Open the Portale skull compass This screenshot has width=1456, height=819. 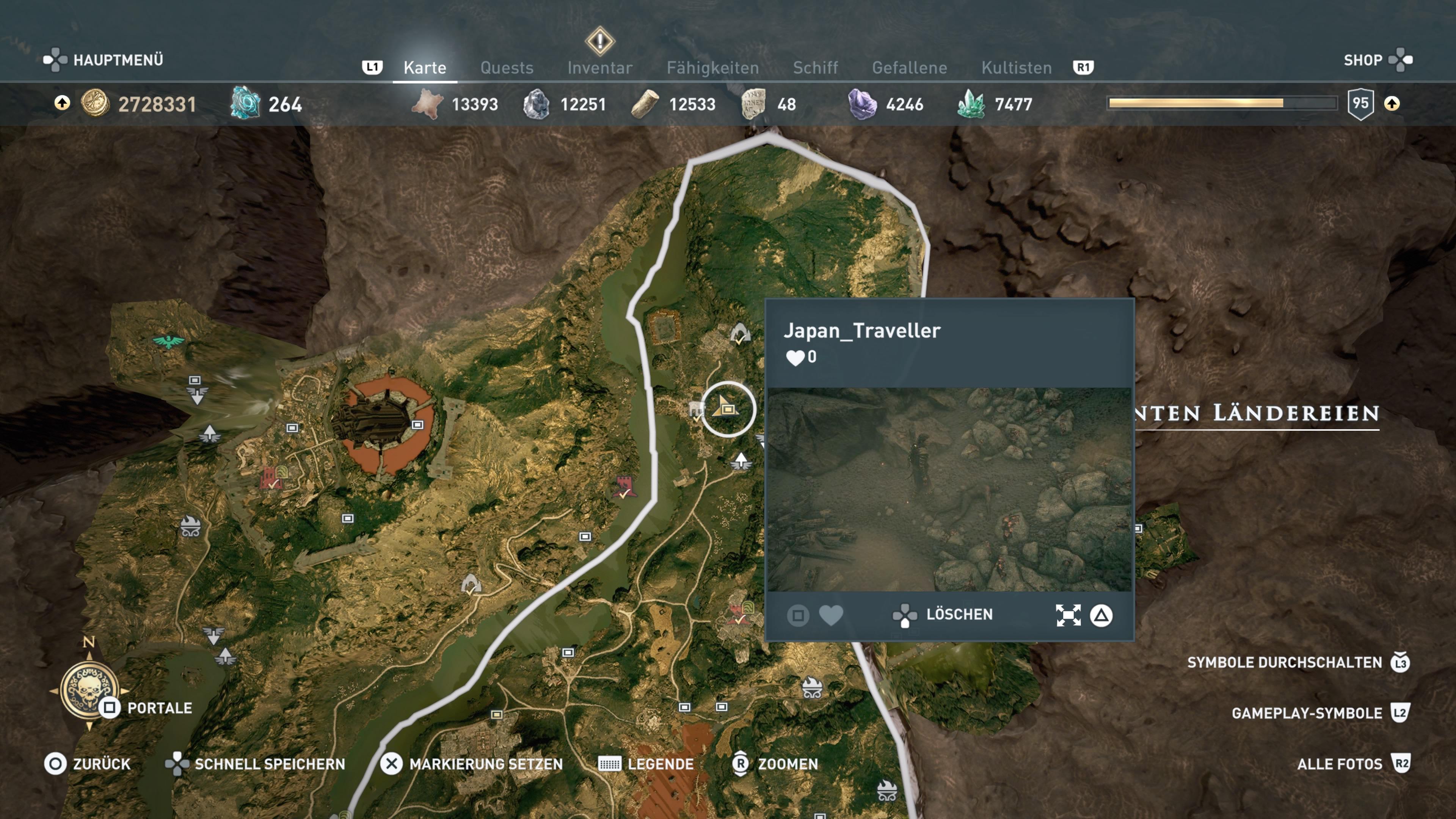point(89,689)
